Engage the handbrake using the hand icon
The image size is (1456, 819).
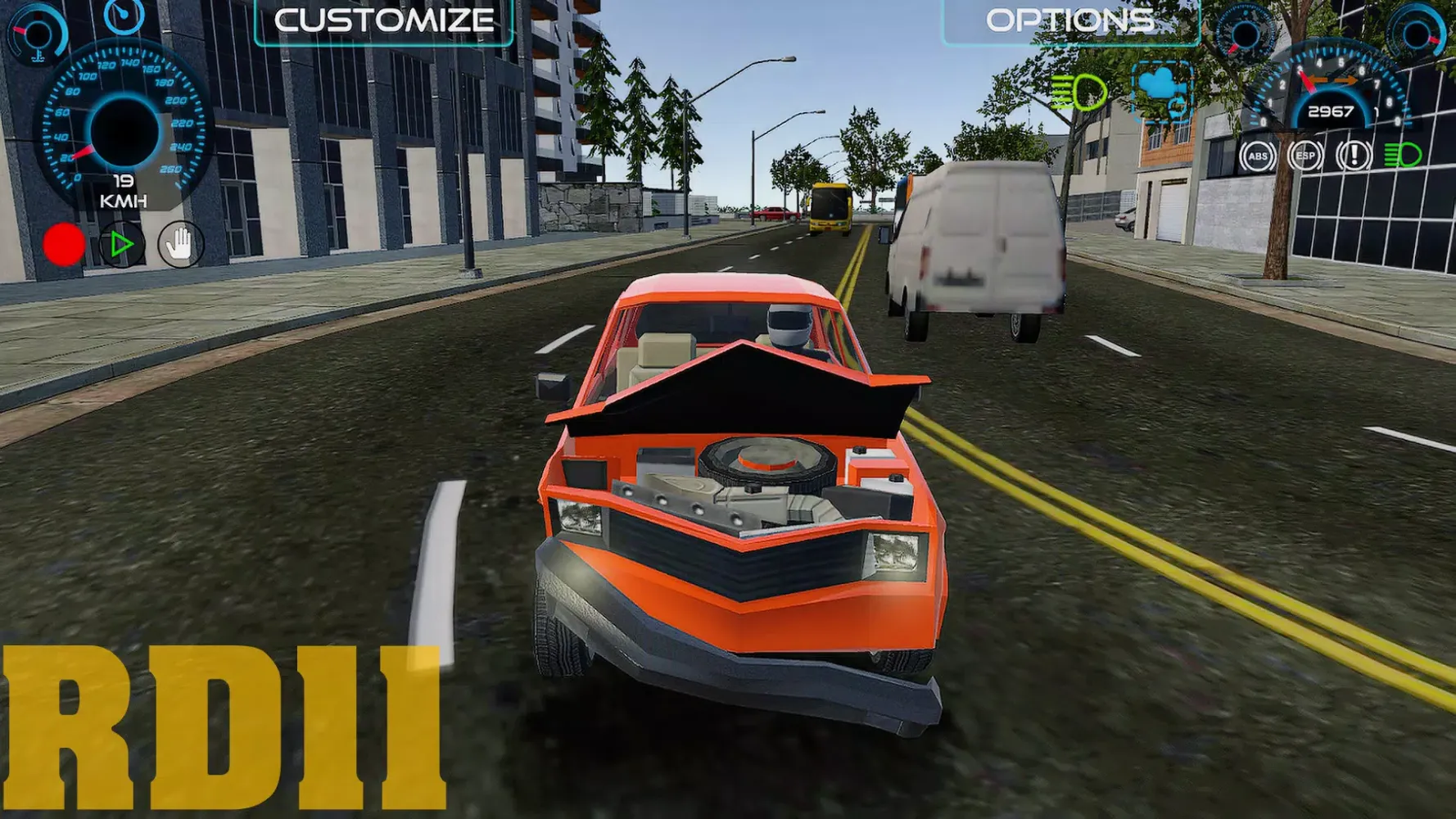click(180, 243)
